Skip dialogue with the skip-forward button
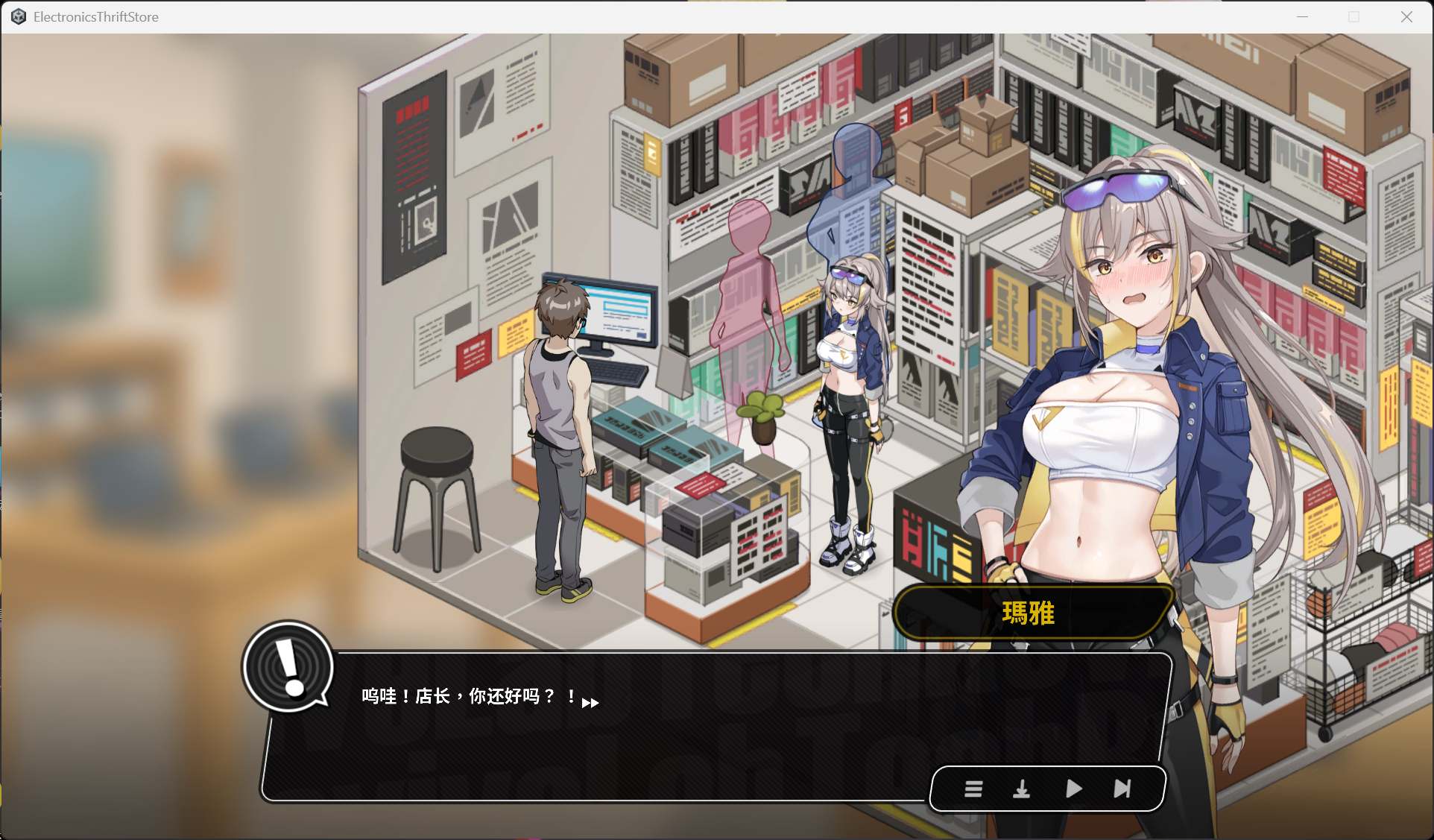This screenshot has height=840, width=1434. pos(1122,789)
